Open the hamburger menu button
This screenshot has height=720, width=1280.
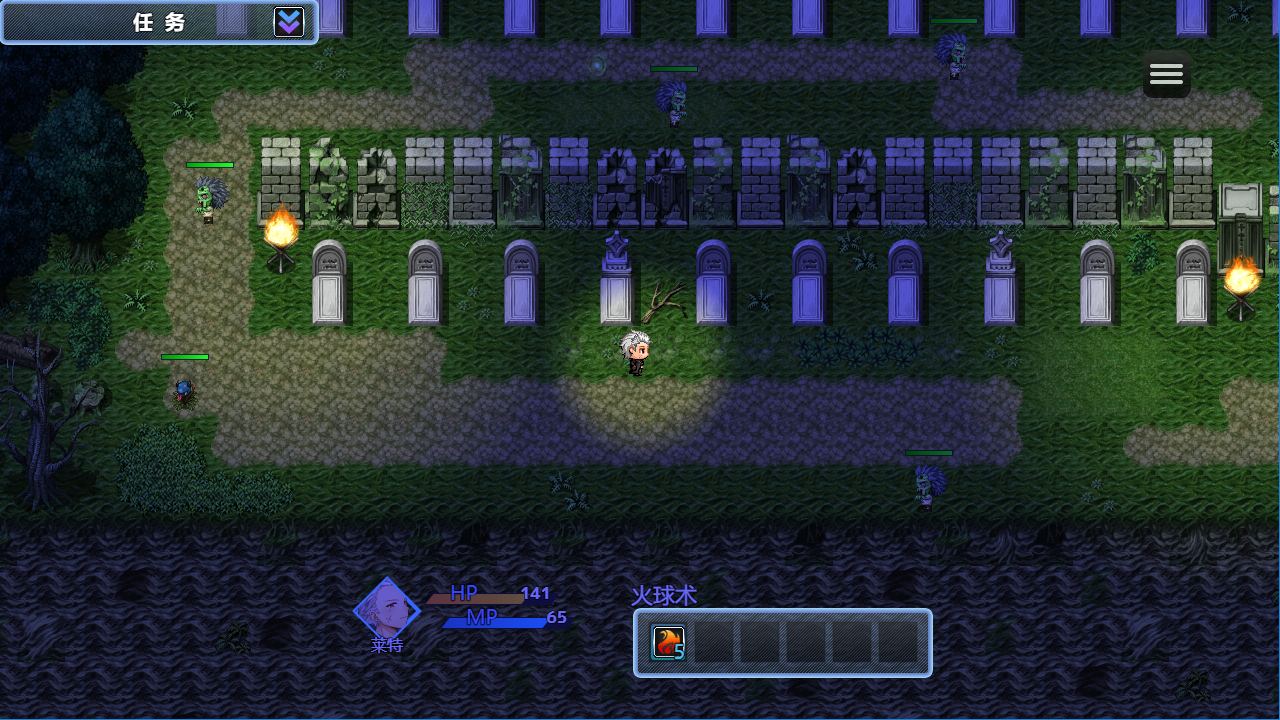(1166, 74)
